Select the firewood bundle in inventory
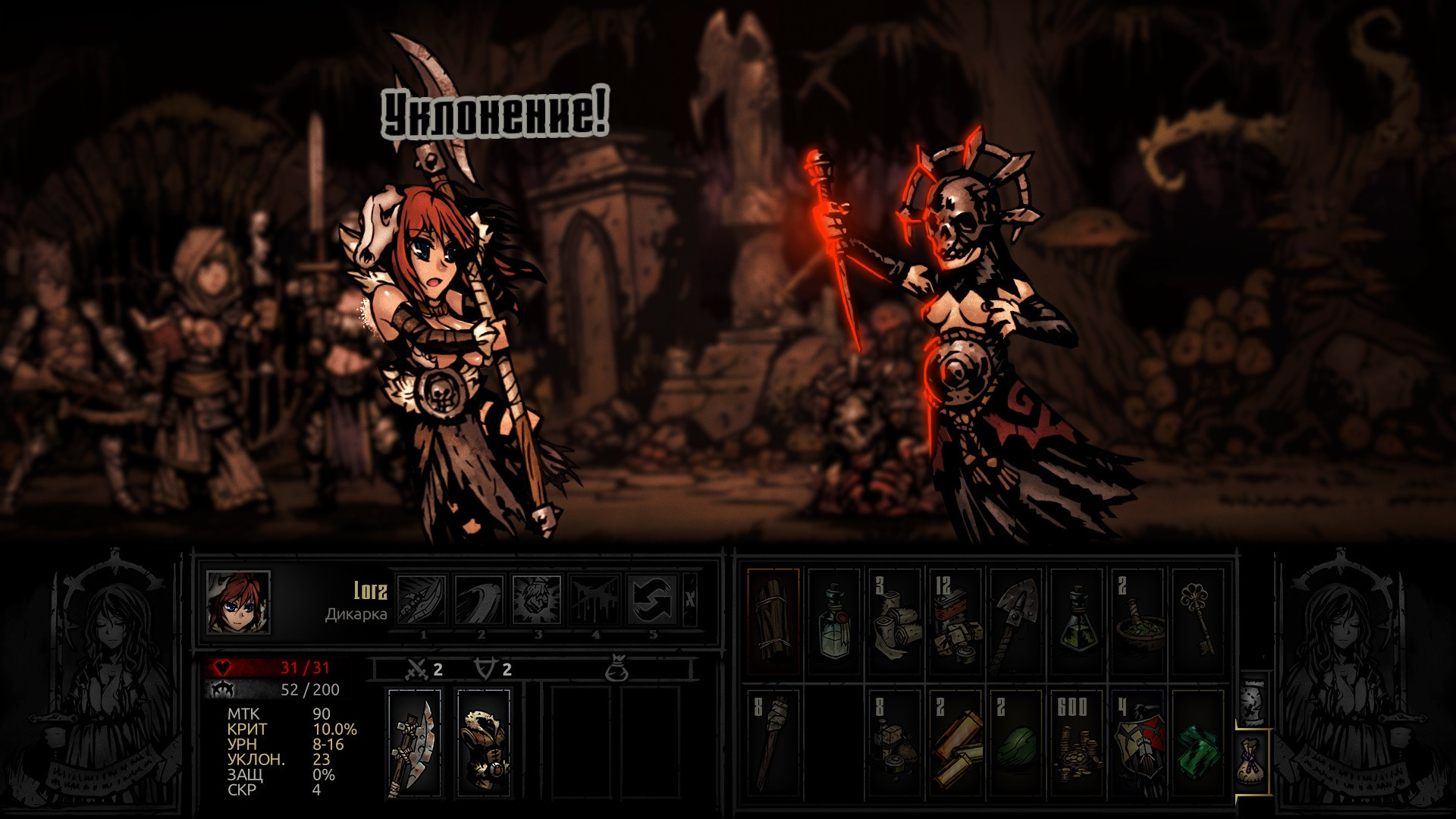The height and width of the screenshot is (819, 1456). click(x=773, y=620)
